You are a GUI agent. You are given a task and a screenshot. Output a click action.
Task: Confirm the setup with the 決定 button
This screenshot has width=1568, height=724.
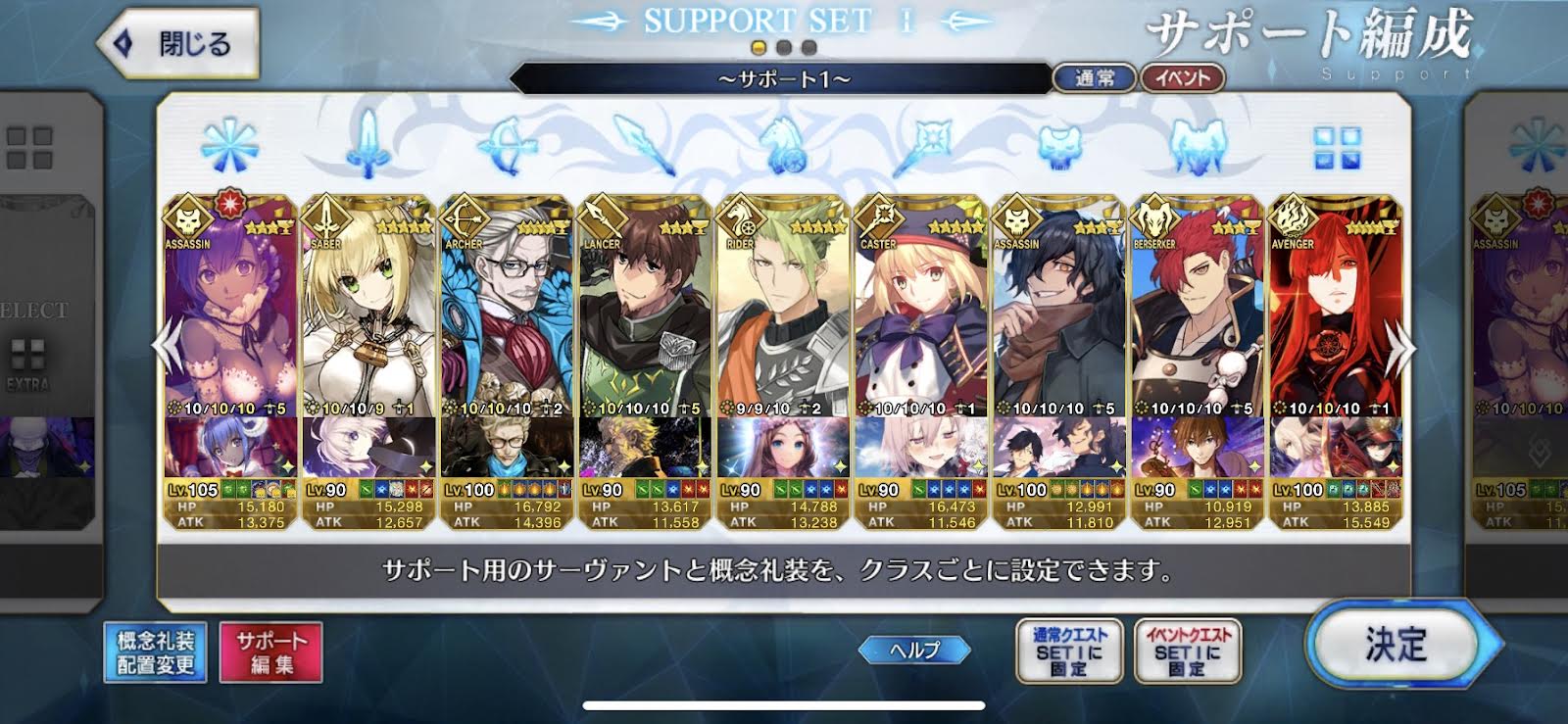(1396, 645)
